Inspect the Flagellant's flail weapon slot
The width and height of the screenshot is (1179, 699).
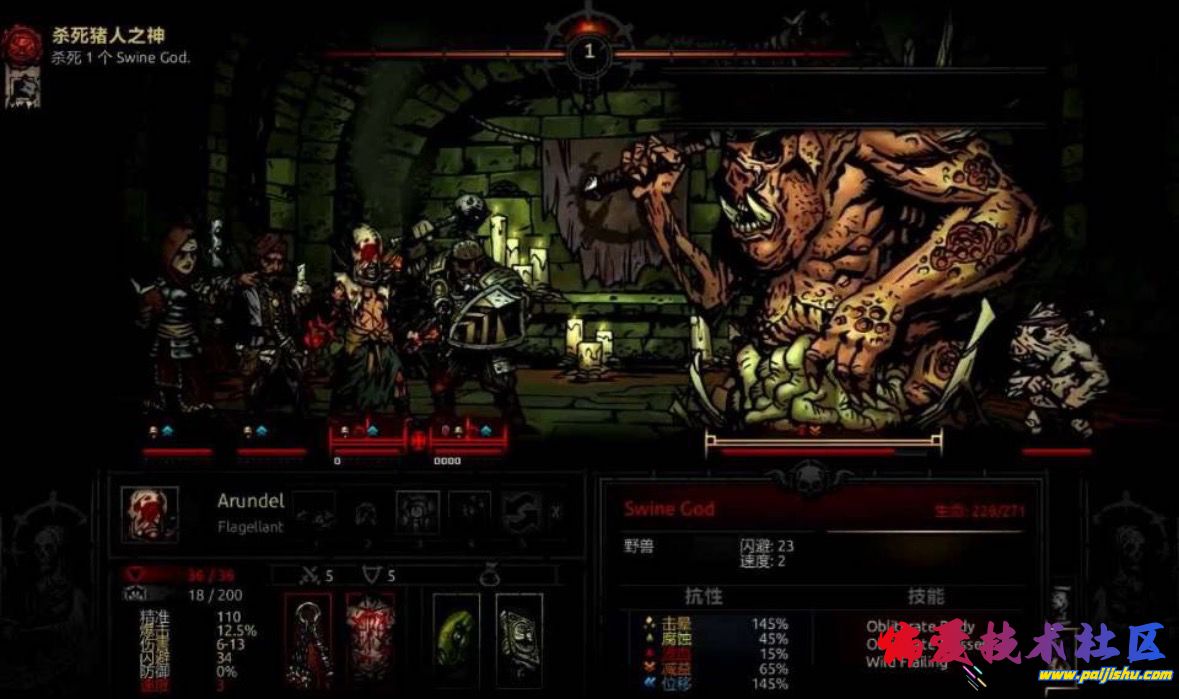pyautogui.click(x=307, y=635)
